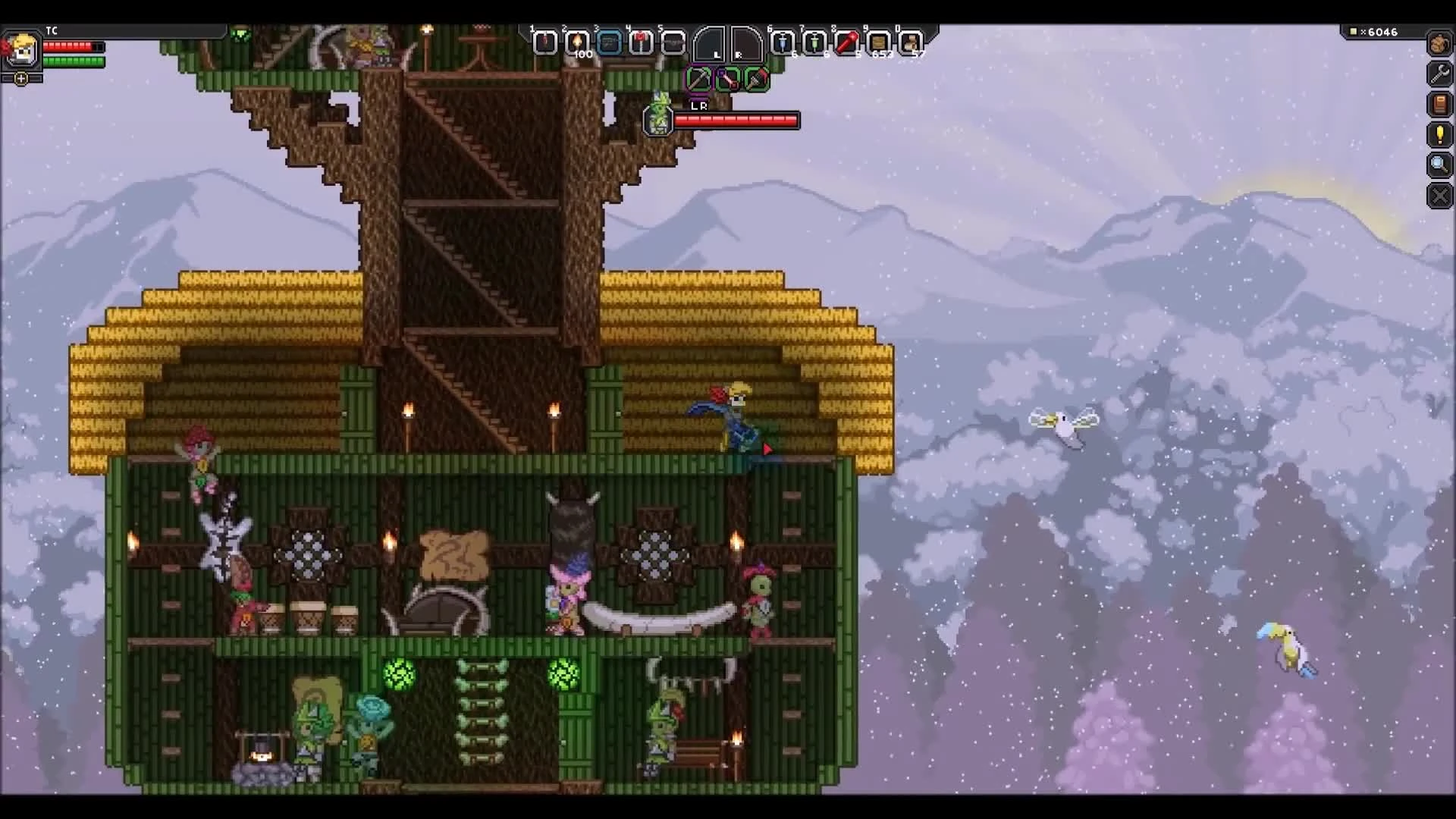This screenshot has width=1456, height=819.
Task: Click the player character portrait
Action: click(x=22, y=48)
